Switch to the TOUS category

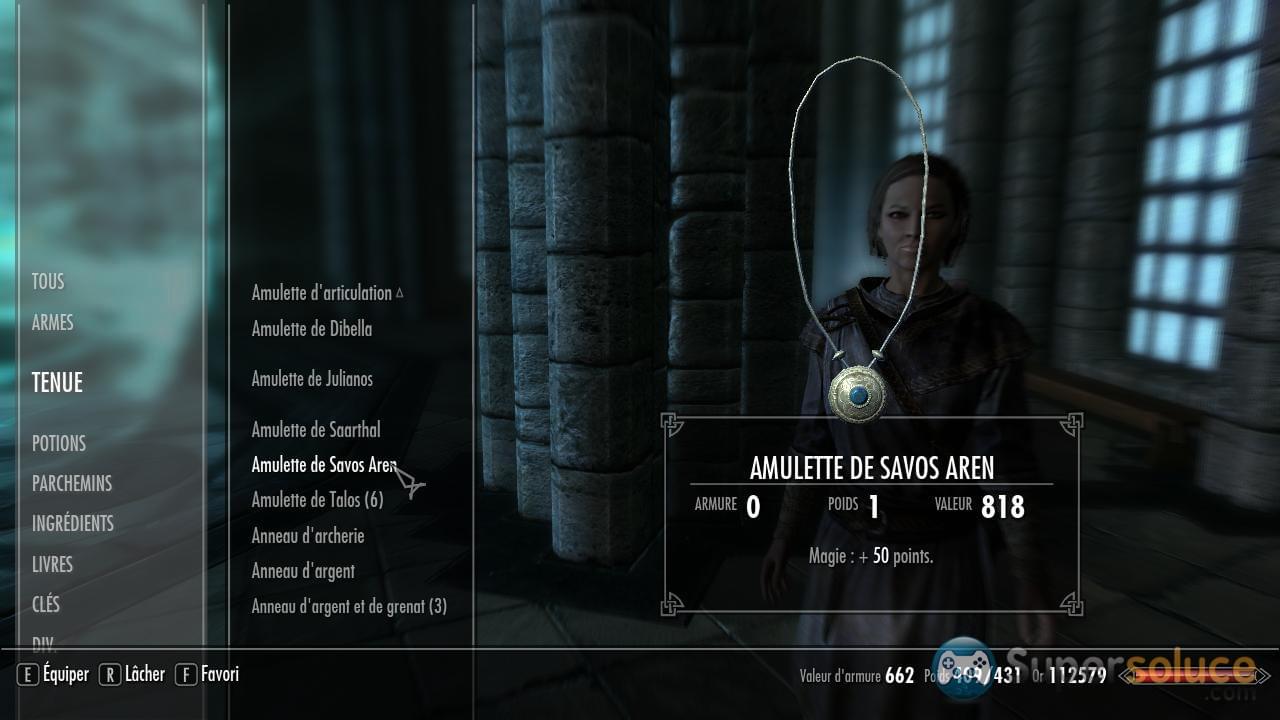point(48,282)
